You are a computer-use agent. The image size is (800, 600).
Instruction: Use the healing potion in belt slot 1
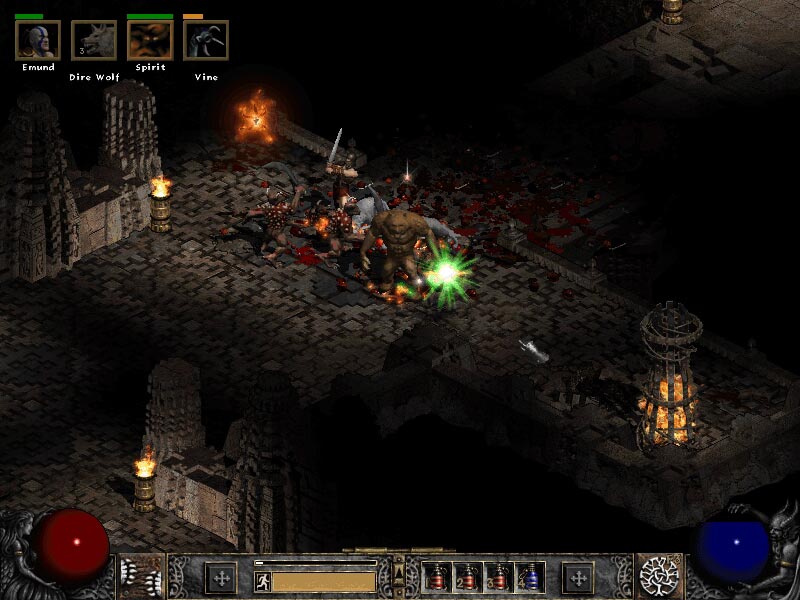click(x=436, y=577)
